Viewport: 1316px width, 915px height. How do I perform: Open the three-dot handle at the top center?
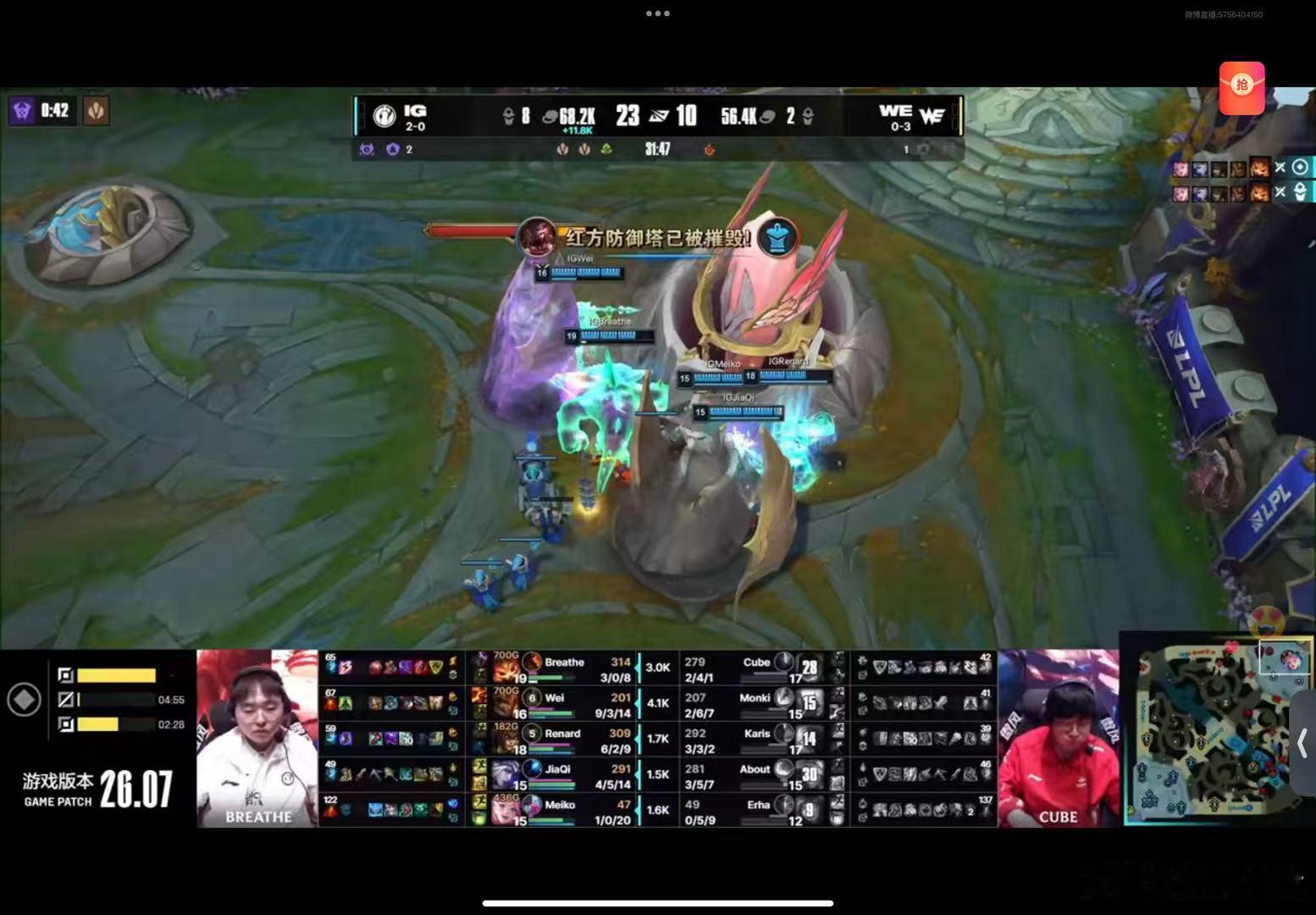(x=658, y=14)
